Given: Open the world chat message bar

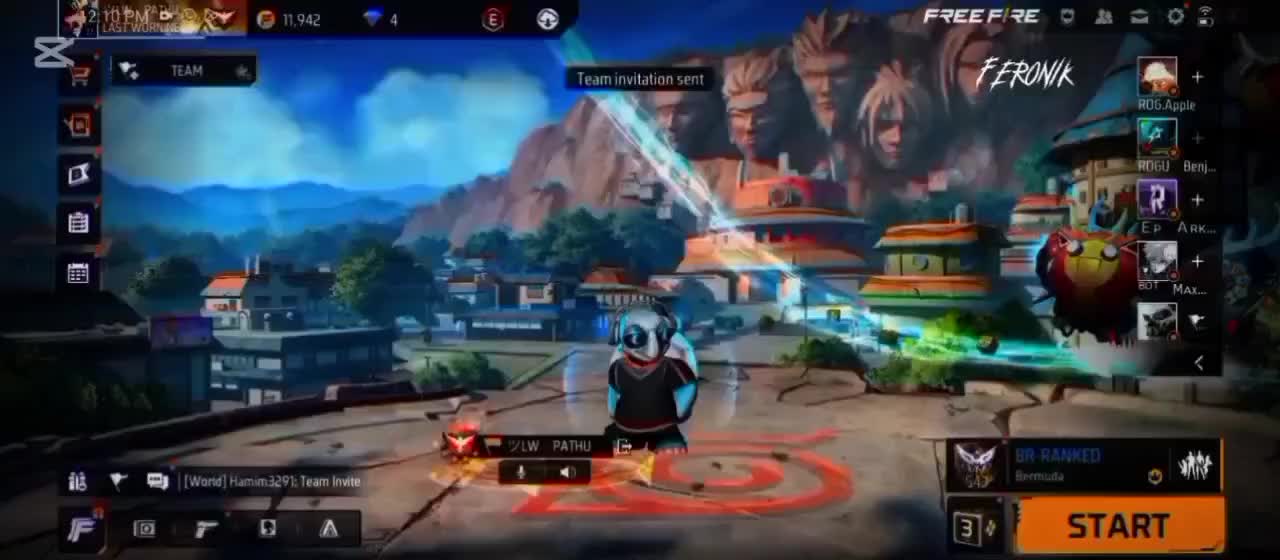Looking at the screenshot, I should coord(270,481).
